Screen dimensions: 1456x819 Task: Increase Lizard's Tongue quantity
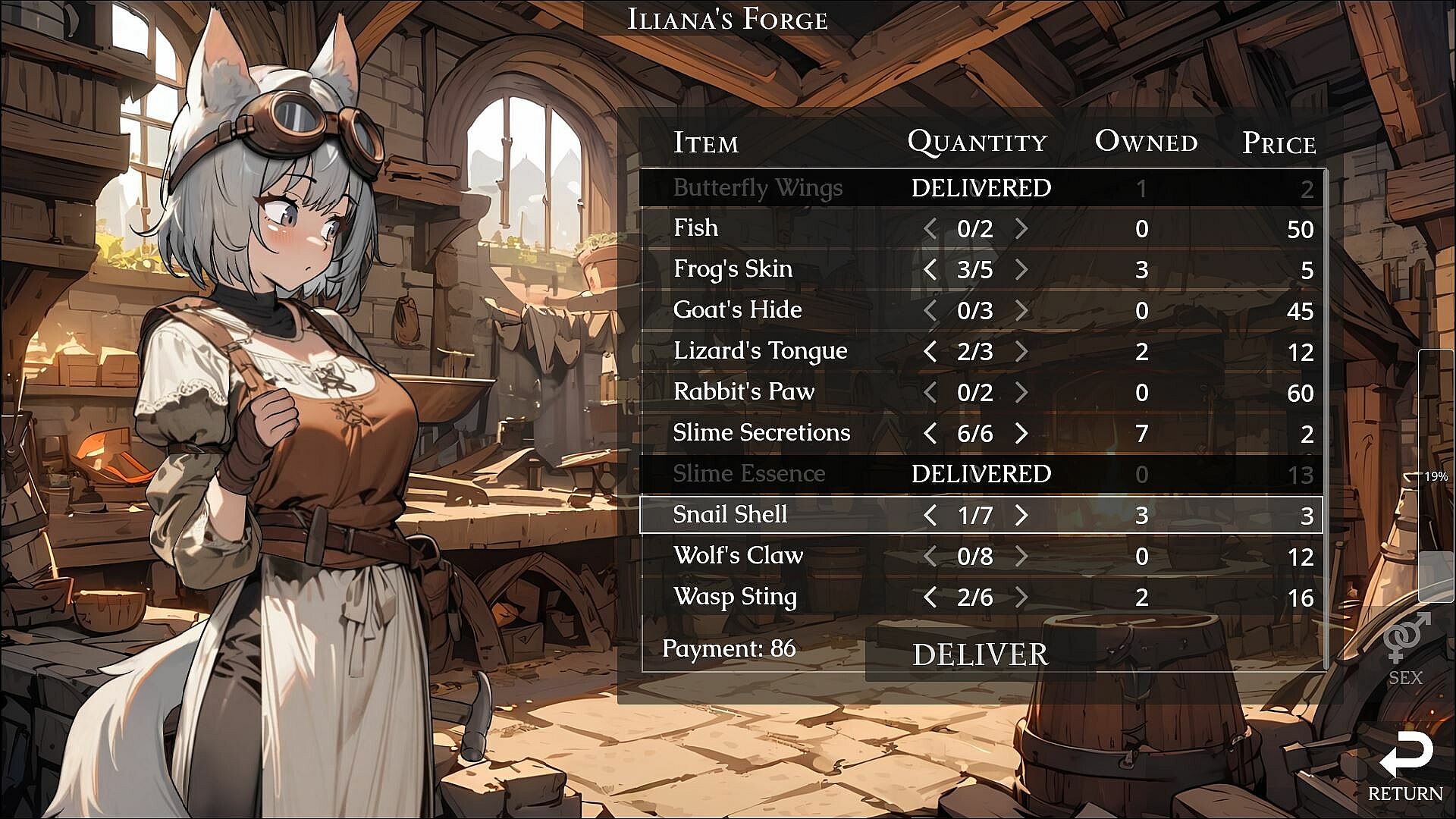[x=1021, y=351]
